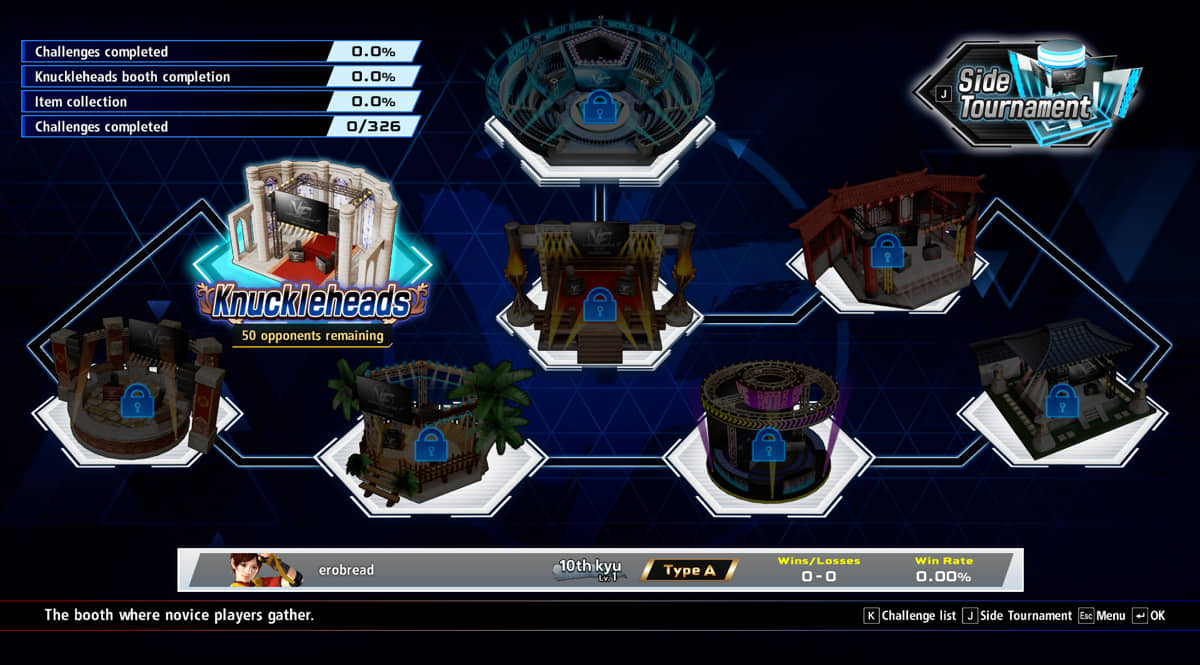Click the footer Side Tournament option

click(x=1017, y=616)
